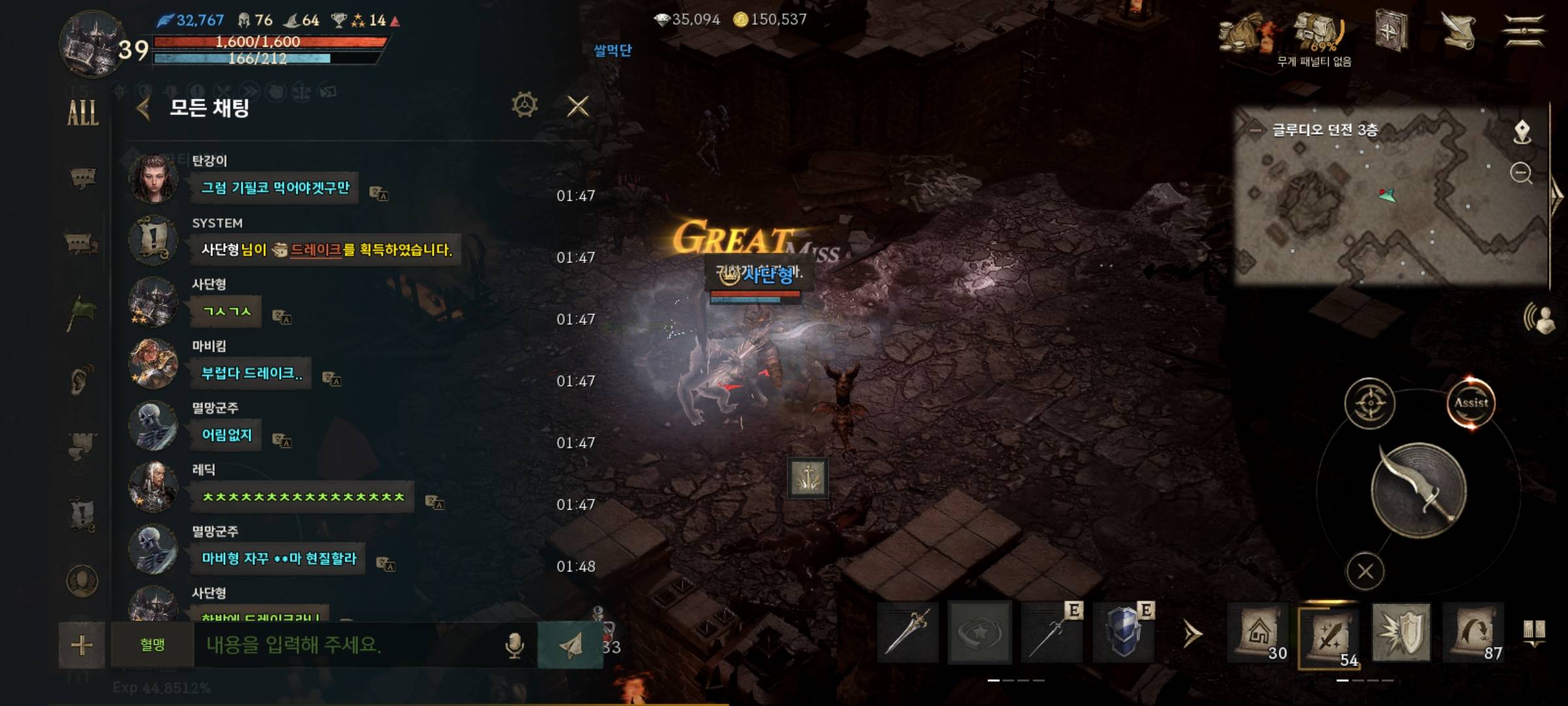Change the 혈맹 chat channel selector
Viewport: 1568px width, 706px height.
pos(152,645)
